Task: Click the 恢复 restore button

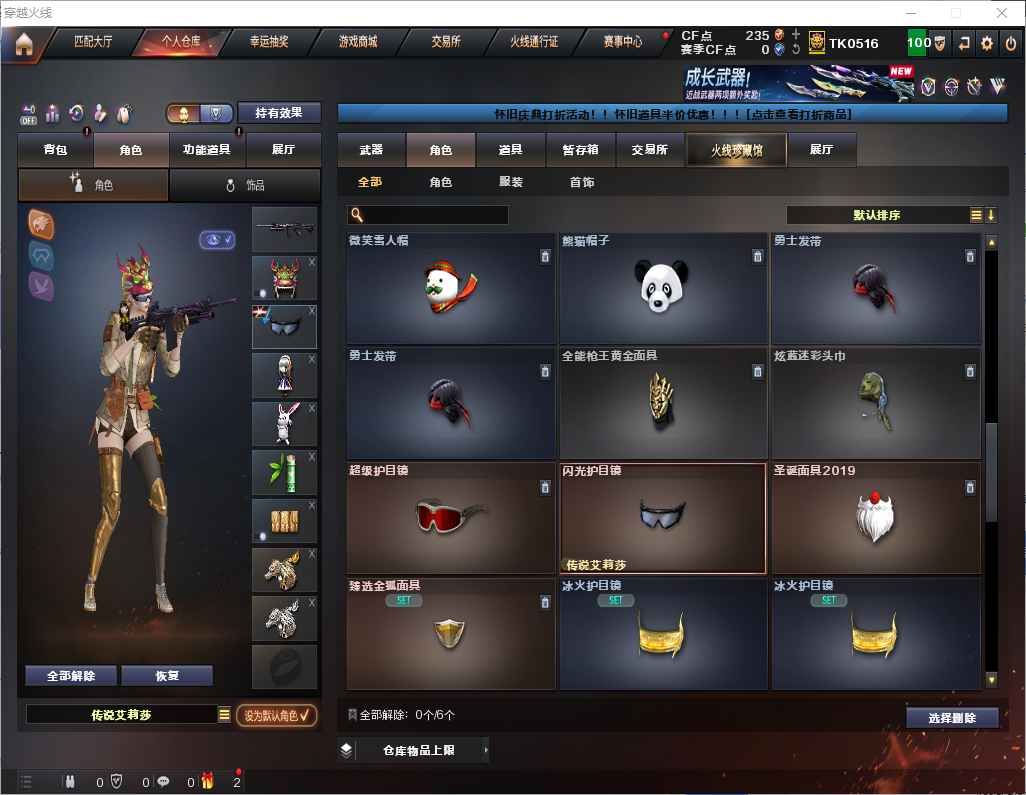Action: click(167, 676)
